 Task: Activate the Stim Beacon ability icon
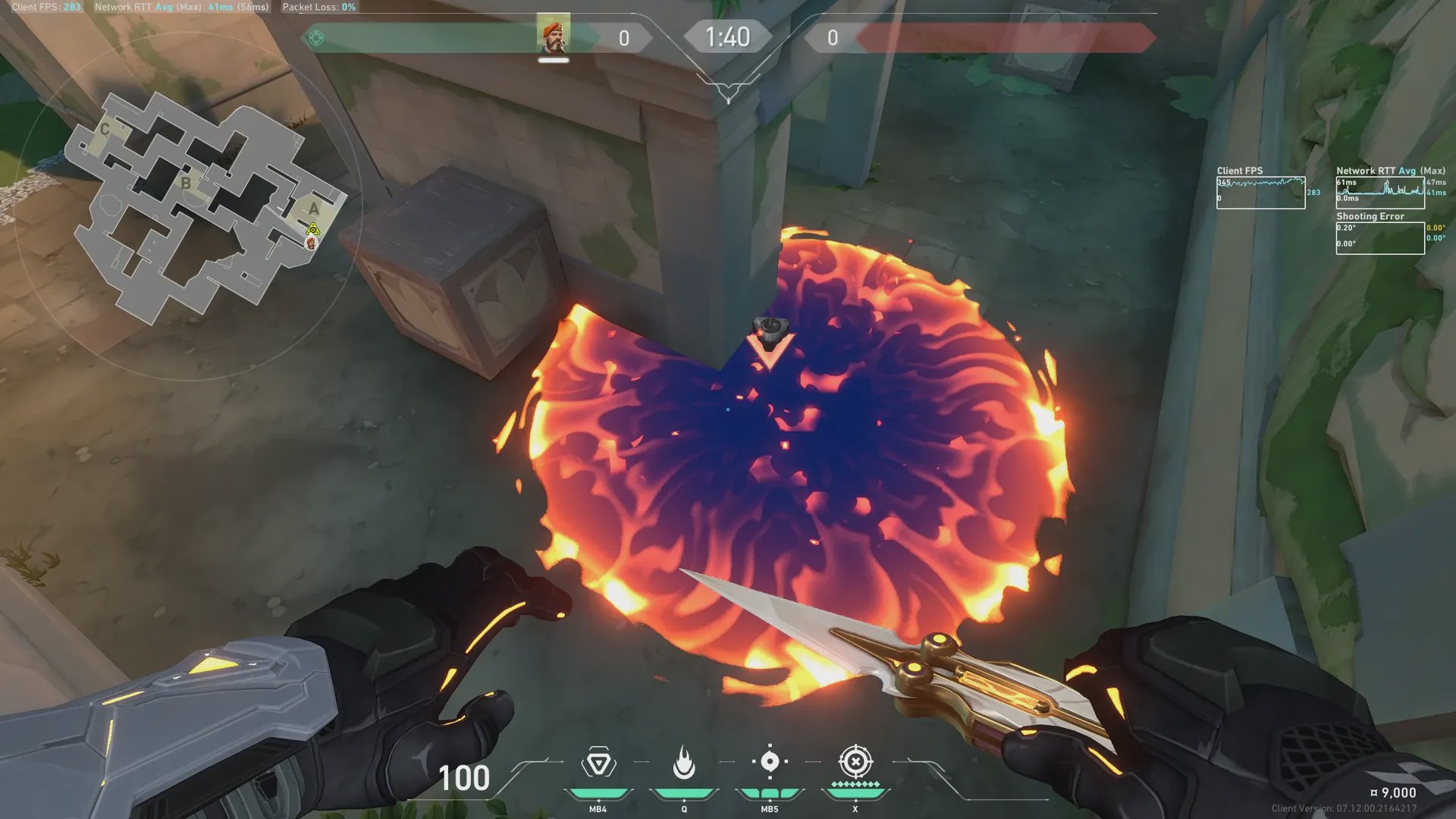(598, 763)
